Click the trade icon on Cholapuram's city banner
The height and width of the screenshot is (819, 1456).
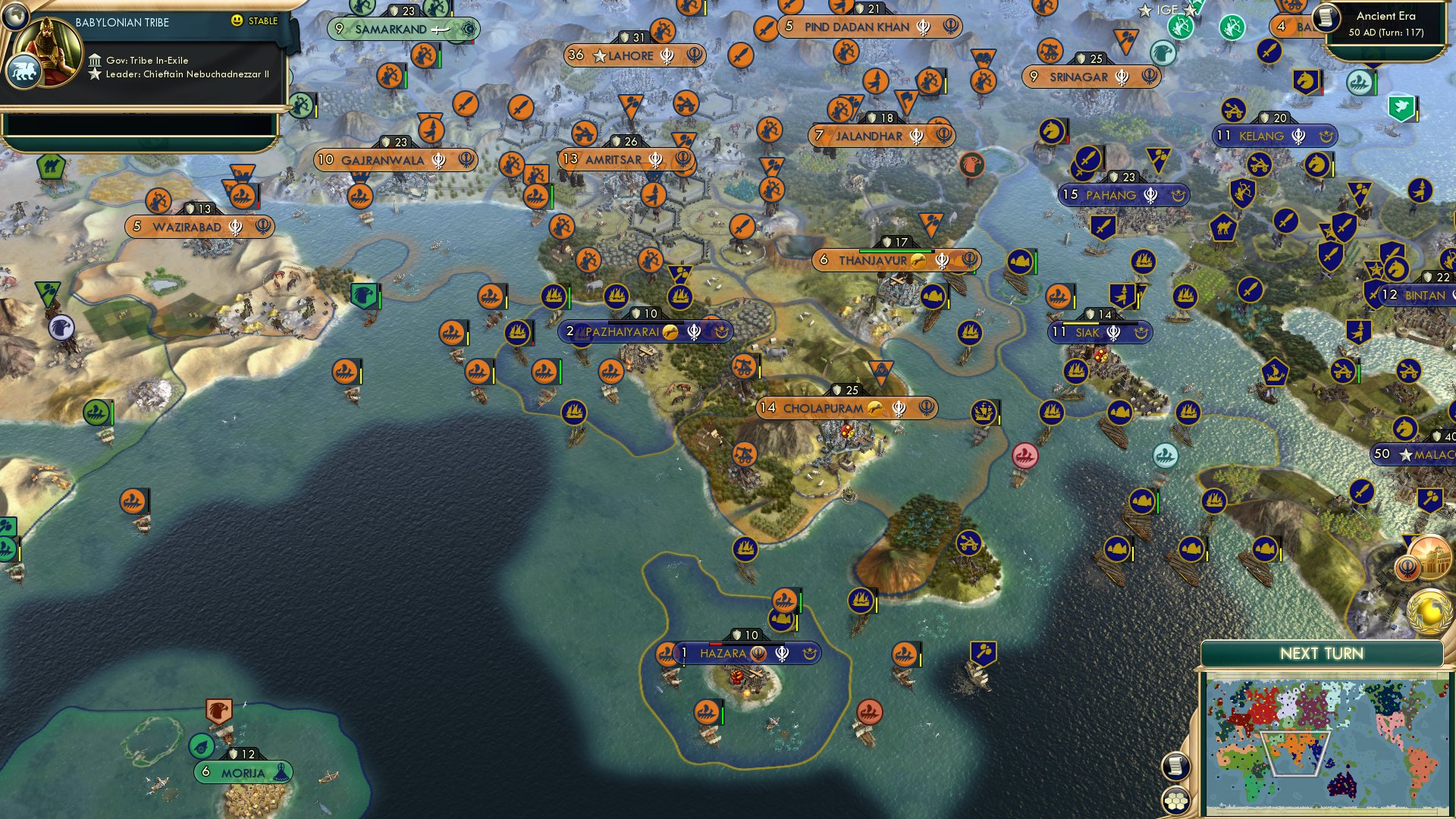coord(874,408)
